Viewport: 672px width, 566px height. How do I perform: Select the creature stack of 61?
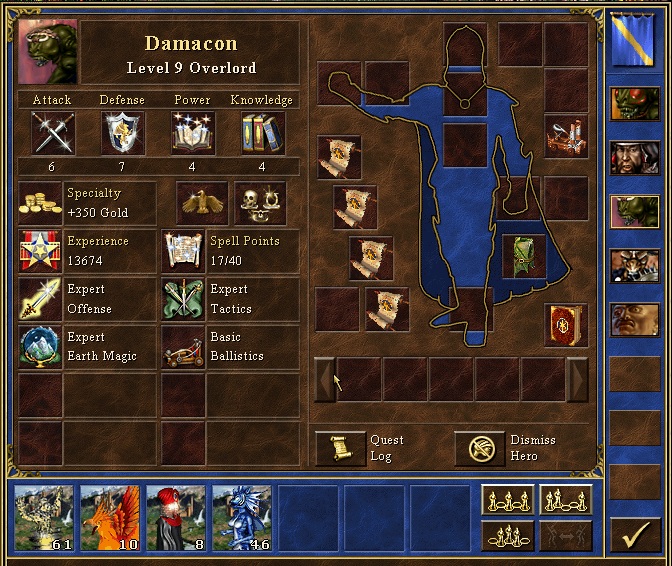coord(45,519)
